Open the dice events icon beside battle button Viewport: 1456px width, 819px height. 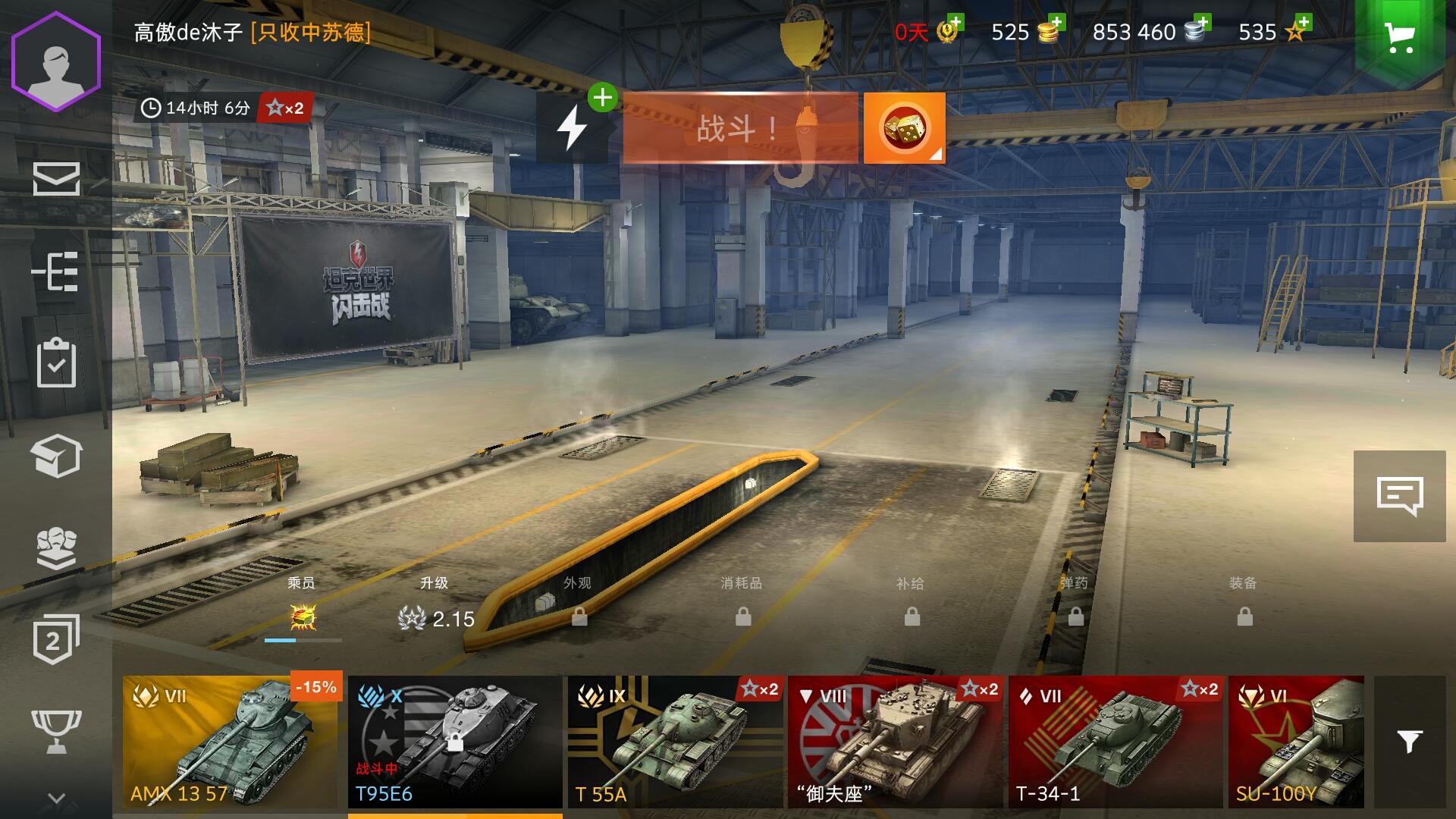(x=902, y=127)
